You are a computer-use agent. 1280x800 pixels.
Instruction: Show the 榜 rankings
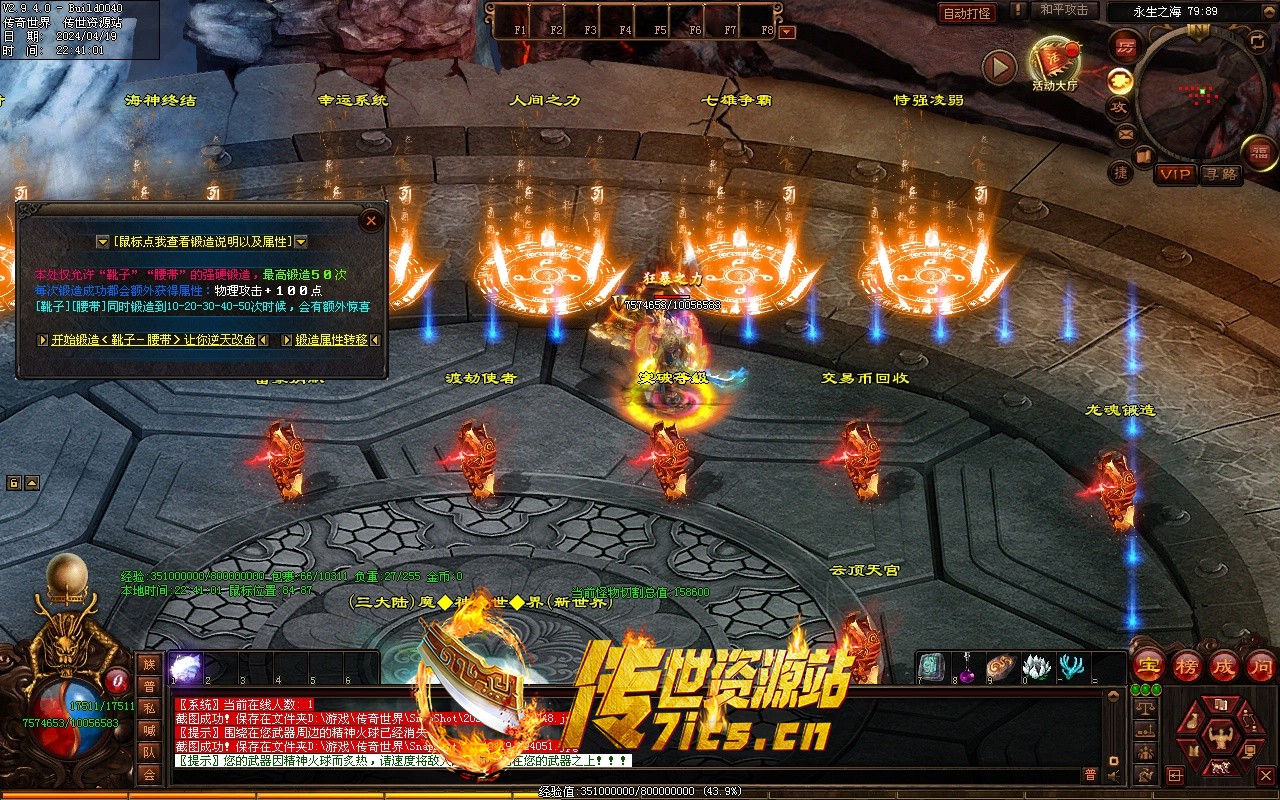[1186, 666]
